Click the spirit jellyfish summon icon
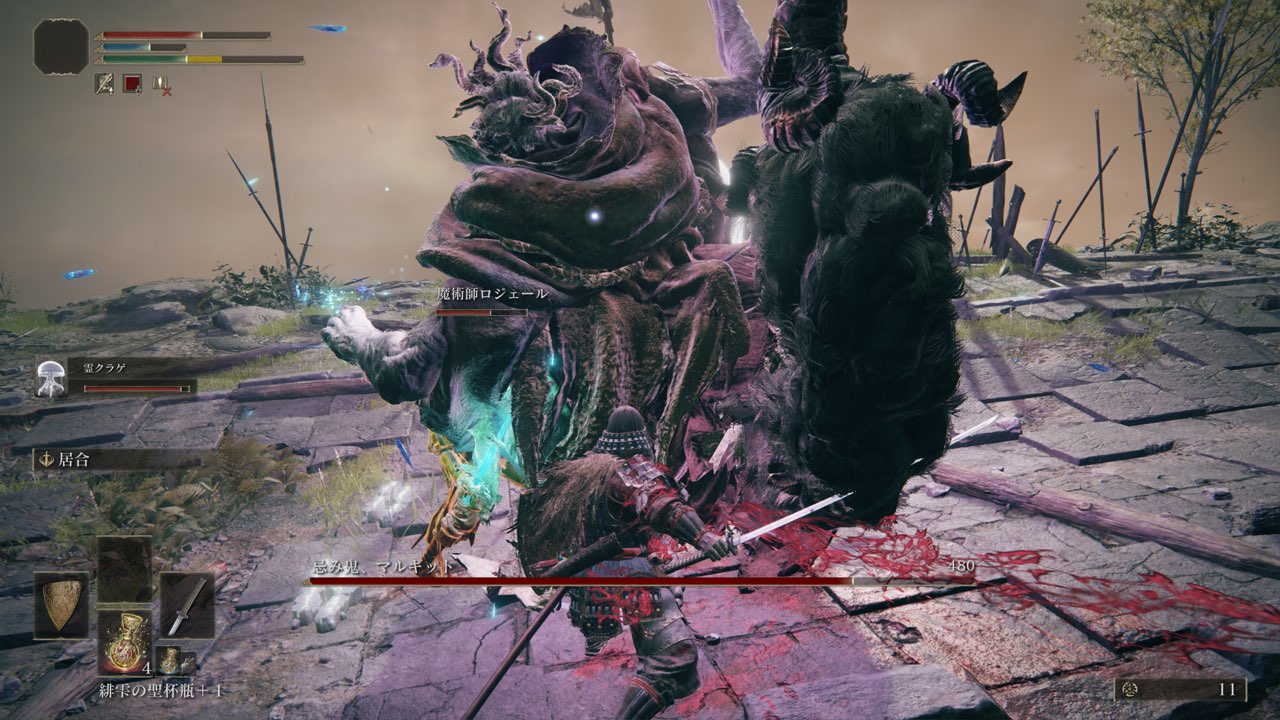 click(50, 376)
